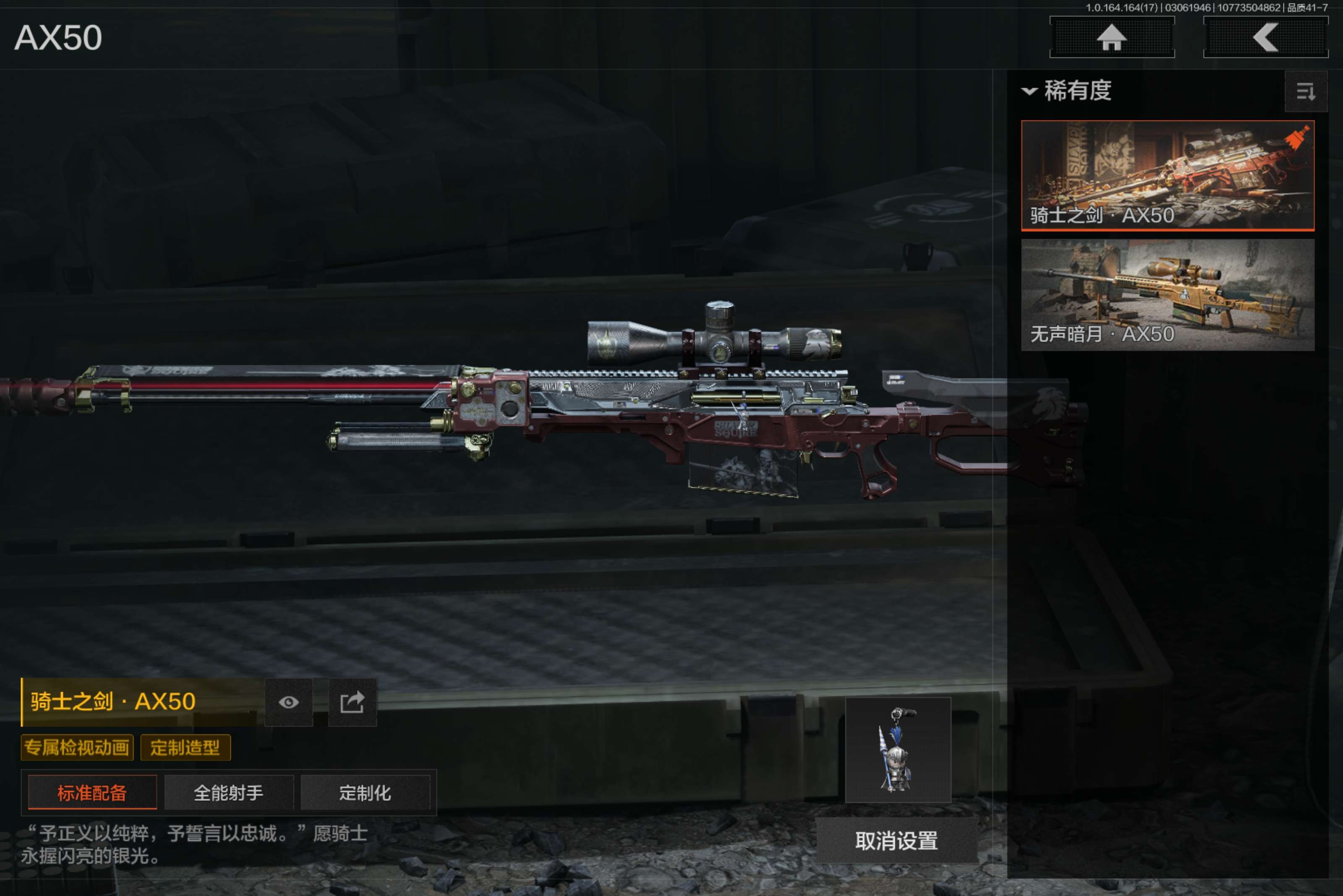
Task: Choose the 无声暗月 · AX50 skin thumbnail
Action: coord(1167,294)
